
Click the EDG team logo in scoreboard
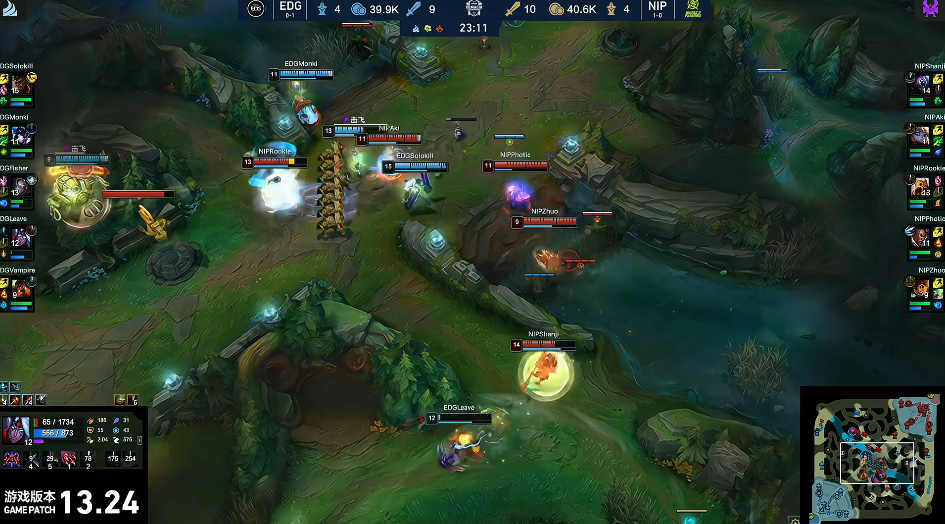(257, 9)
